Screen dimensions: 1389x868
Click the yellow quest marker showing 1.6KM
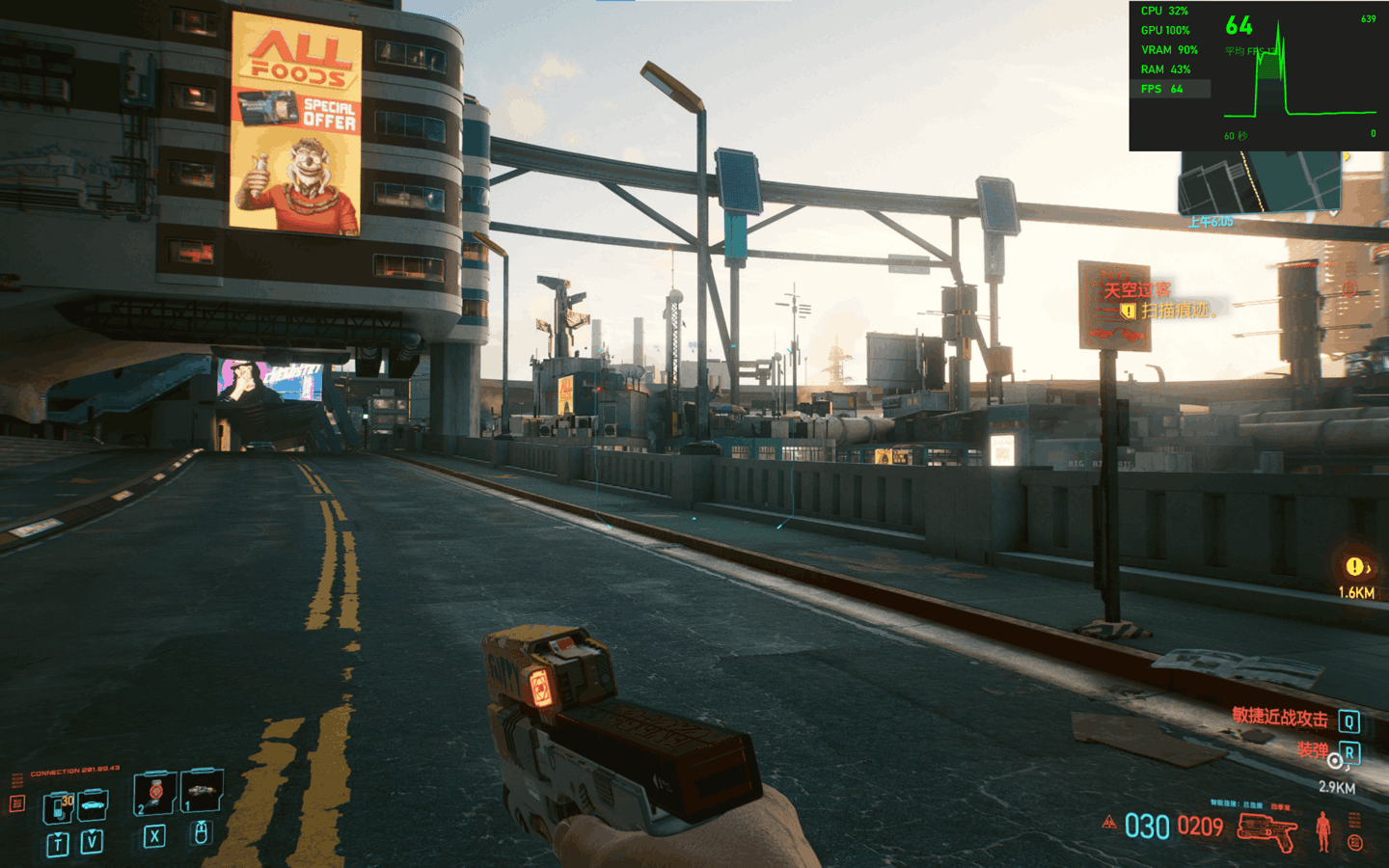pyautogui.click(x=1355, y=567)
